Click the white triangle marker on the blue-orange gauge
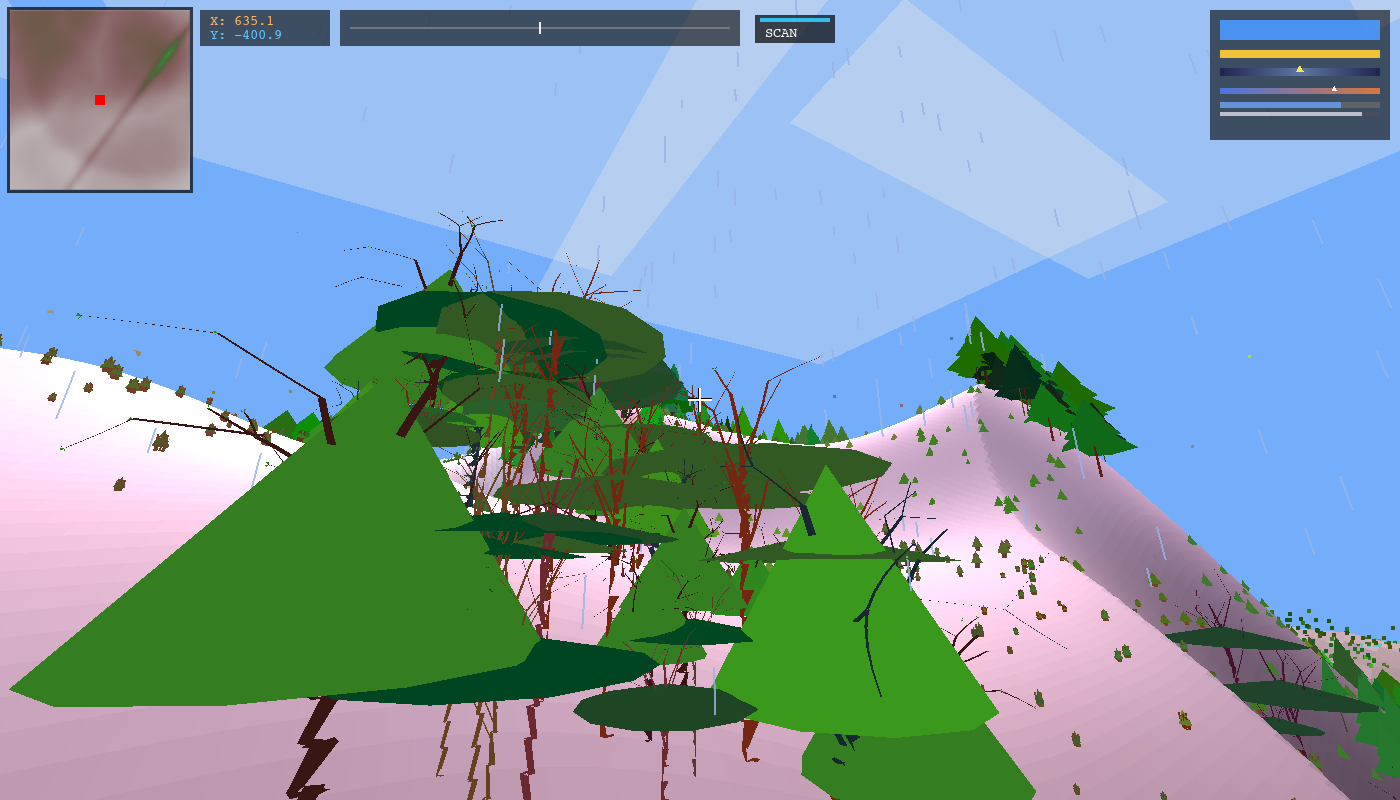 tap(1334, 89)
